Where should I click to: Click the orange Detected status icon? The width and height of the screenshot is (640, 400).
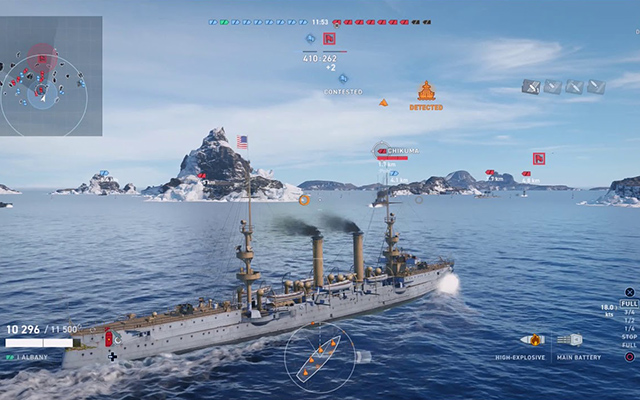[x=426, y=92]
